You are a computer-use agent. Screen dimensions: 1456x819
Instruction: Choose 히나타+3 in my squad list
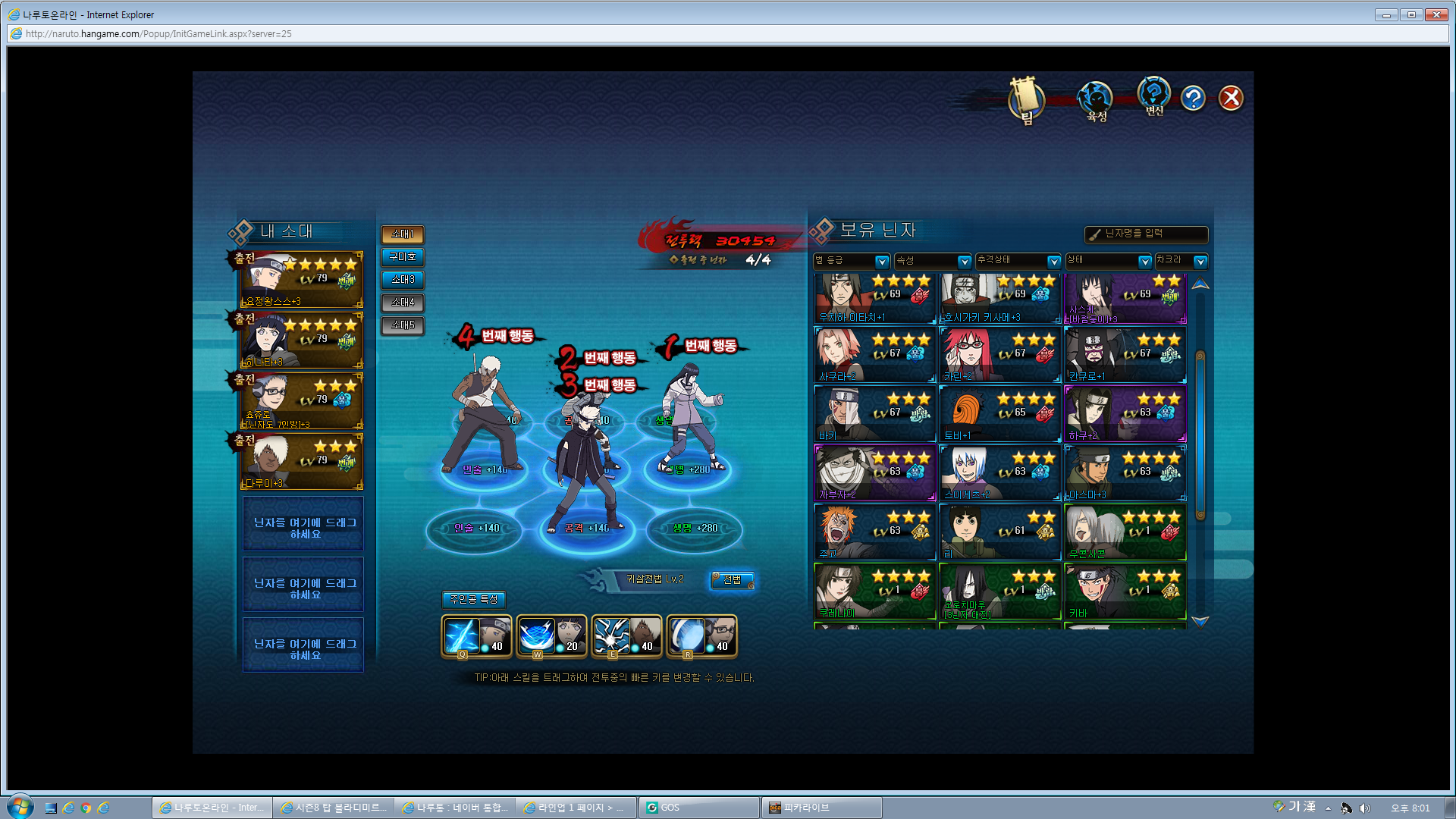[302, 340]
